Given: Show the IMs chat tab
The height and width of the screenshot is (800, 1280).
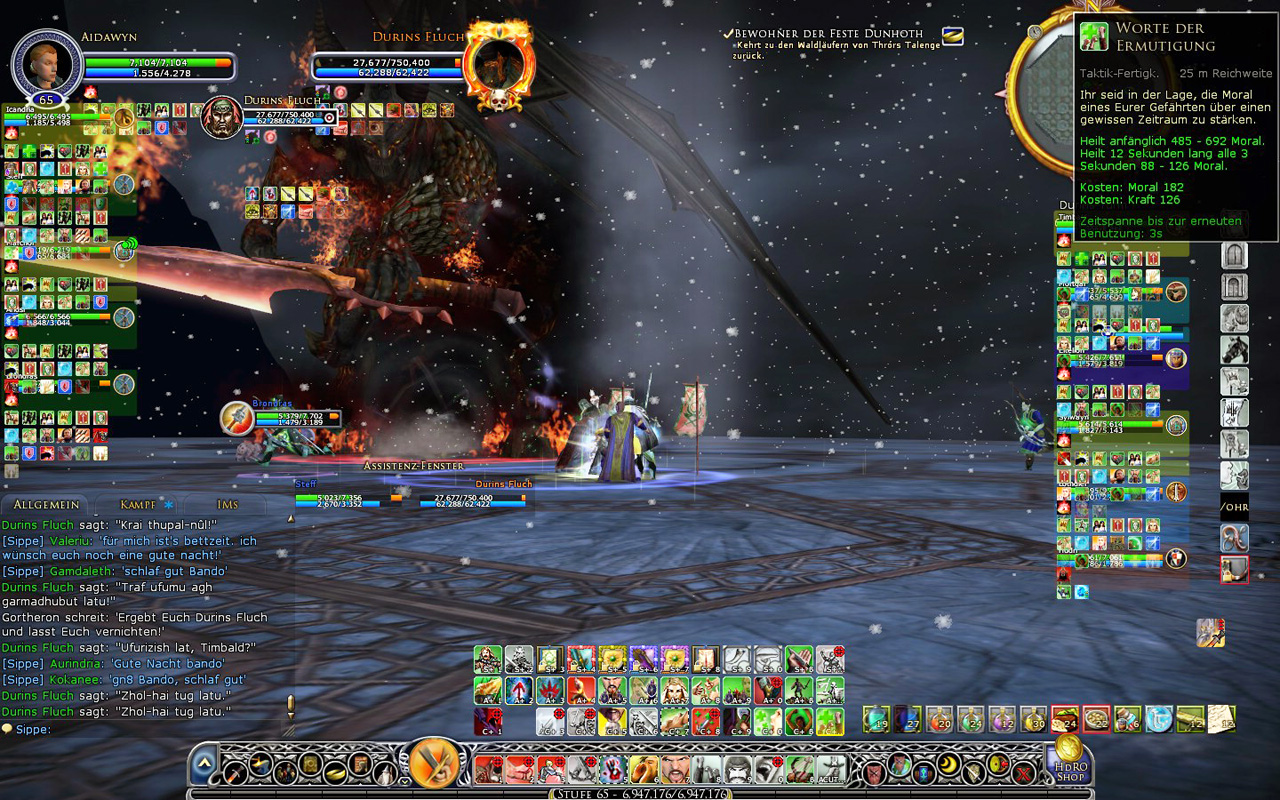Looking at the screenshot, I should click(x=227, y=505).
